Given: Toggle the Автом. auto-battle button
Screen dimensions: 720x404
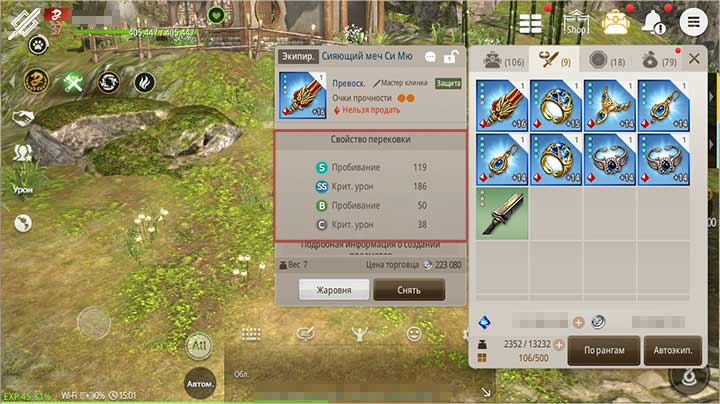Looking at the screenshot, I should coord(199,384).
